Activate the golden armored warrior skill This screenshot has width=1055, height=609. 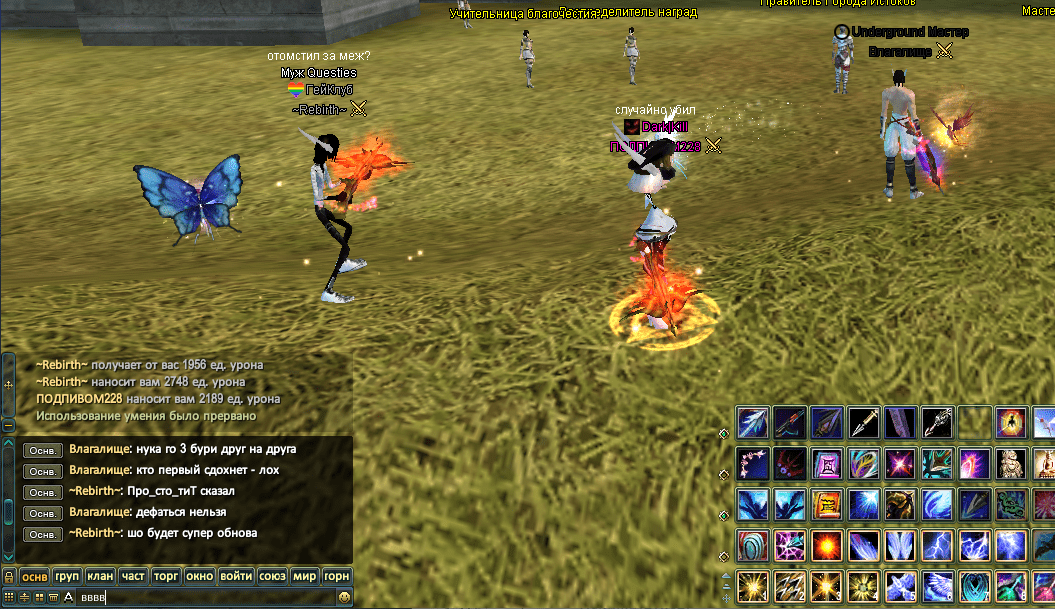coord(901,505)
